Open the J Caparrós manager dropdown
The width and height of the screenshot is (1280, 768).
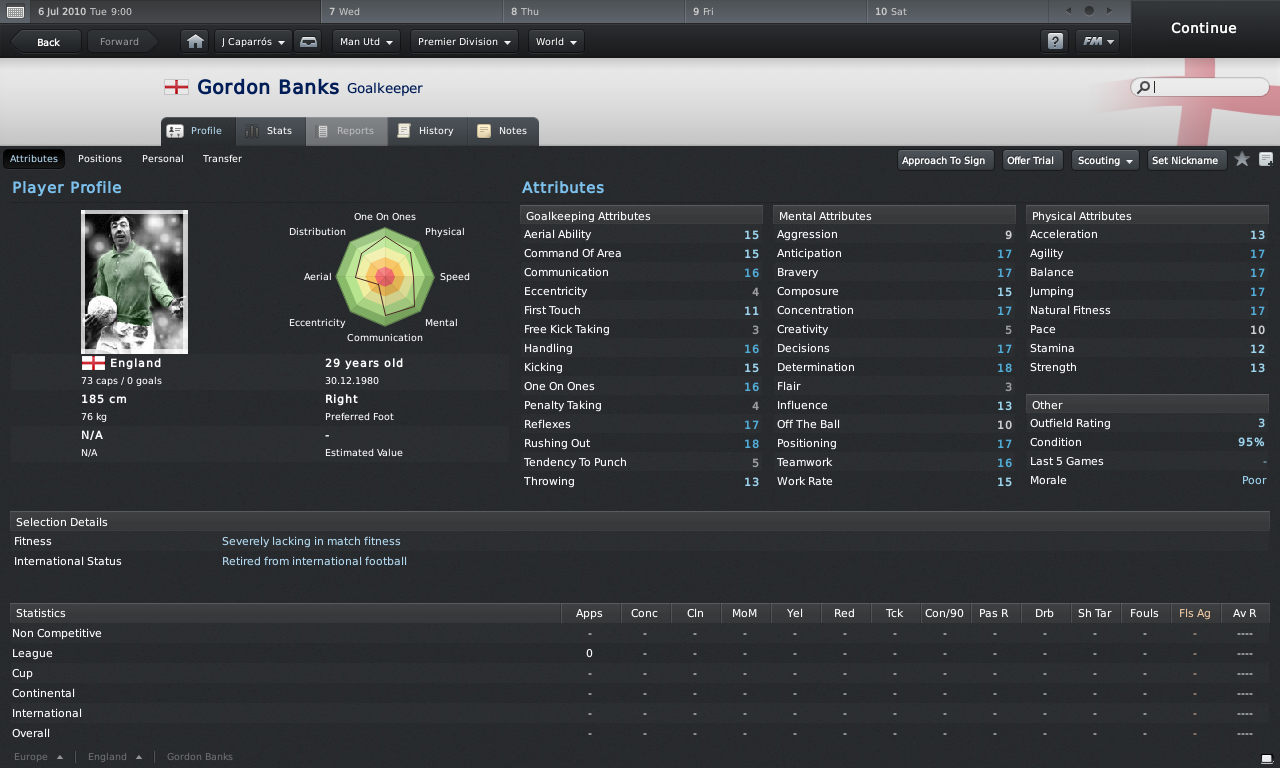pos(254,42)
